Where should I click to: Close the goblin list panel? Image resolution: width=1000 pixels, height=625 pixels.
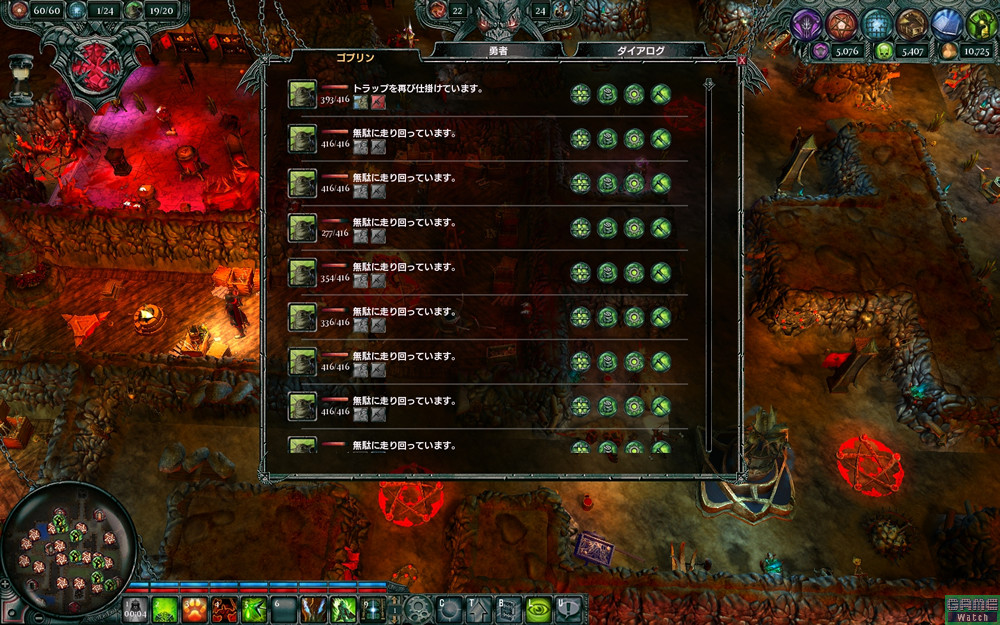[741, 60]
